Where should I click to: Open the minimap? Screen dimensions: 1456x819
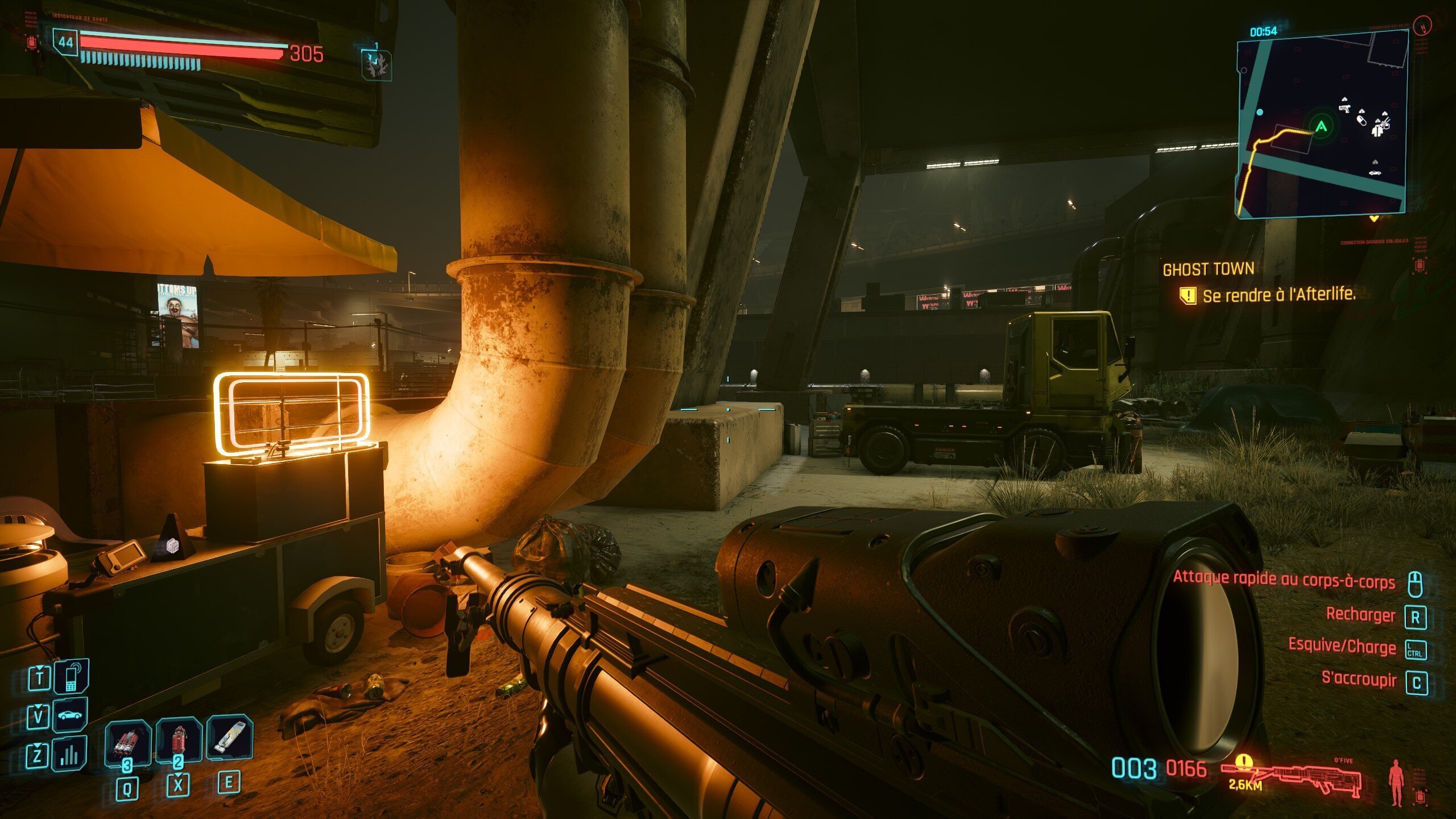tap(1321, 122)
